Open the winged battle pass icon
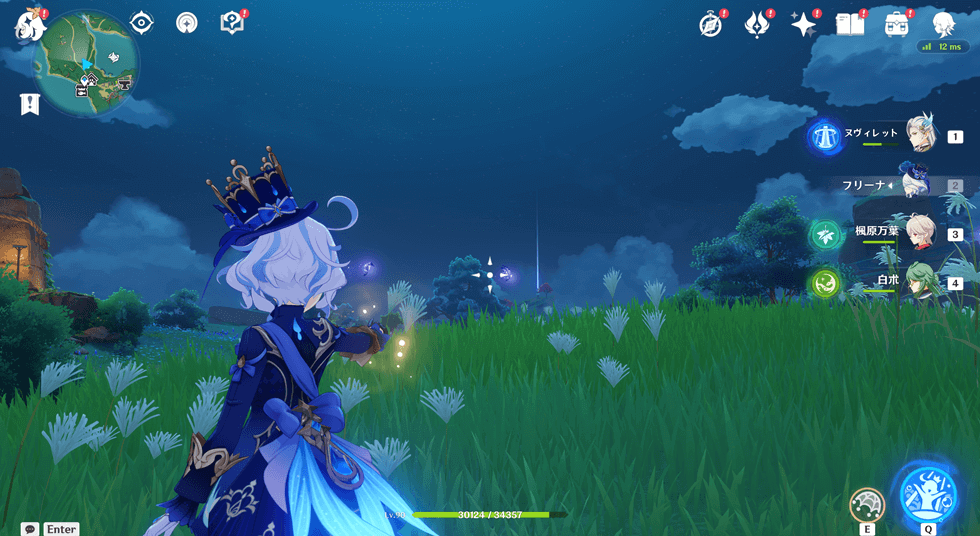Image resolution: width=980 pixels, height=536 pixels. [x=757, y=25]
